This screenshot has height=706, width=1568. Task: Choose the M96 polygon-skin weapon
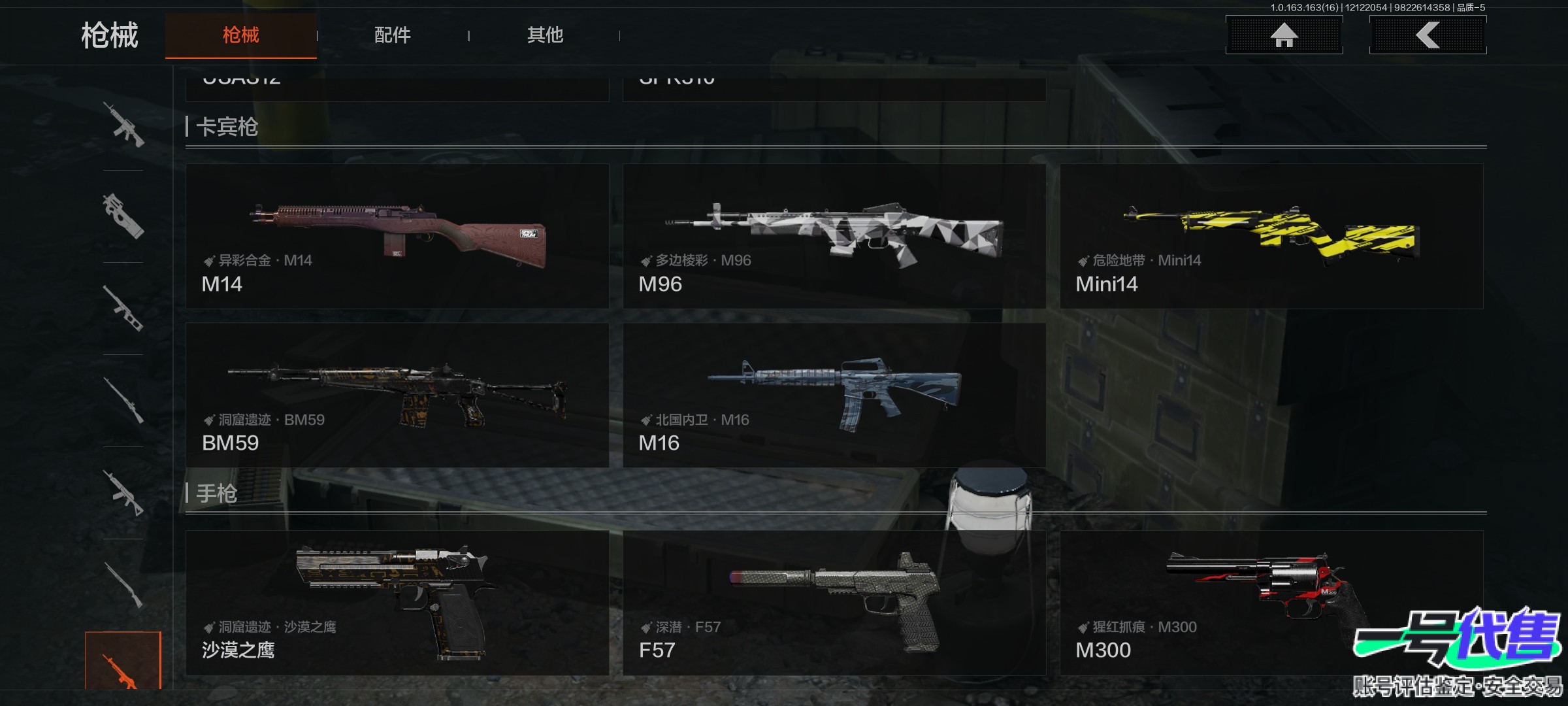[834, 236]
